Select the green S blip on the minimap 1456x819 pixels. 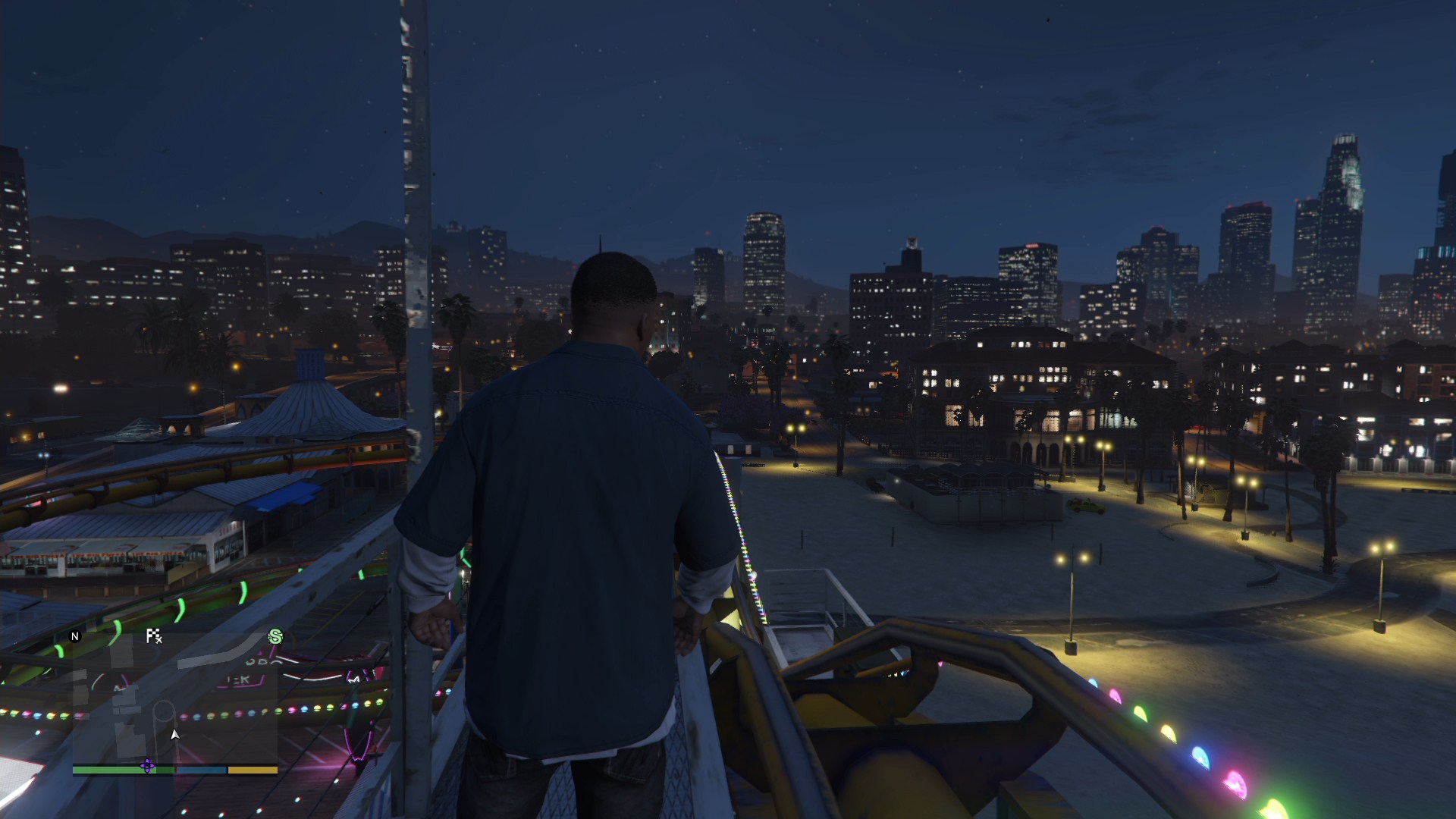275,637
